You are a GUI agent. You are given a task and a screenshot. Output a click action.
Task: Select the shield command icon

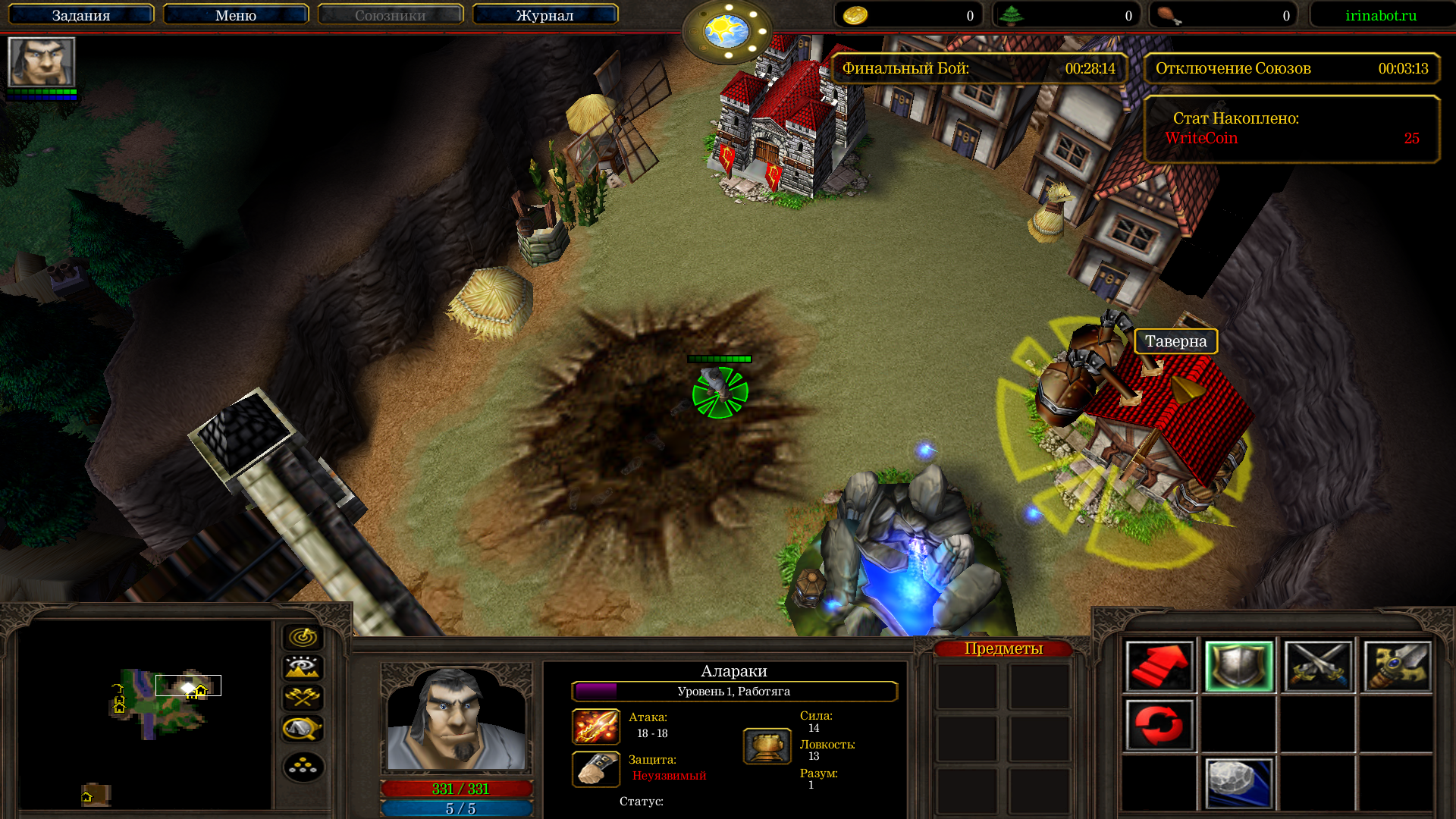click(1238, 667)
